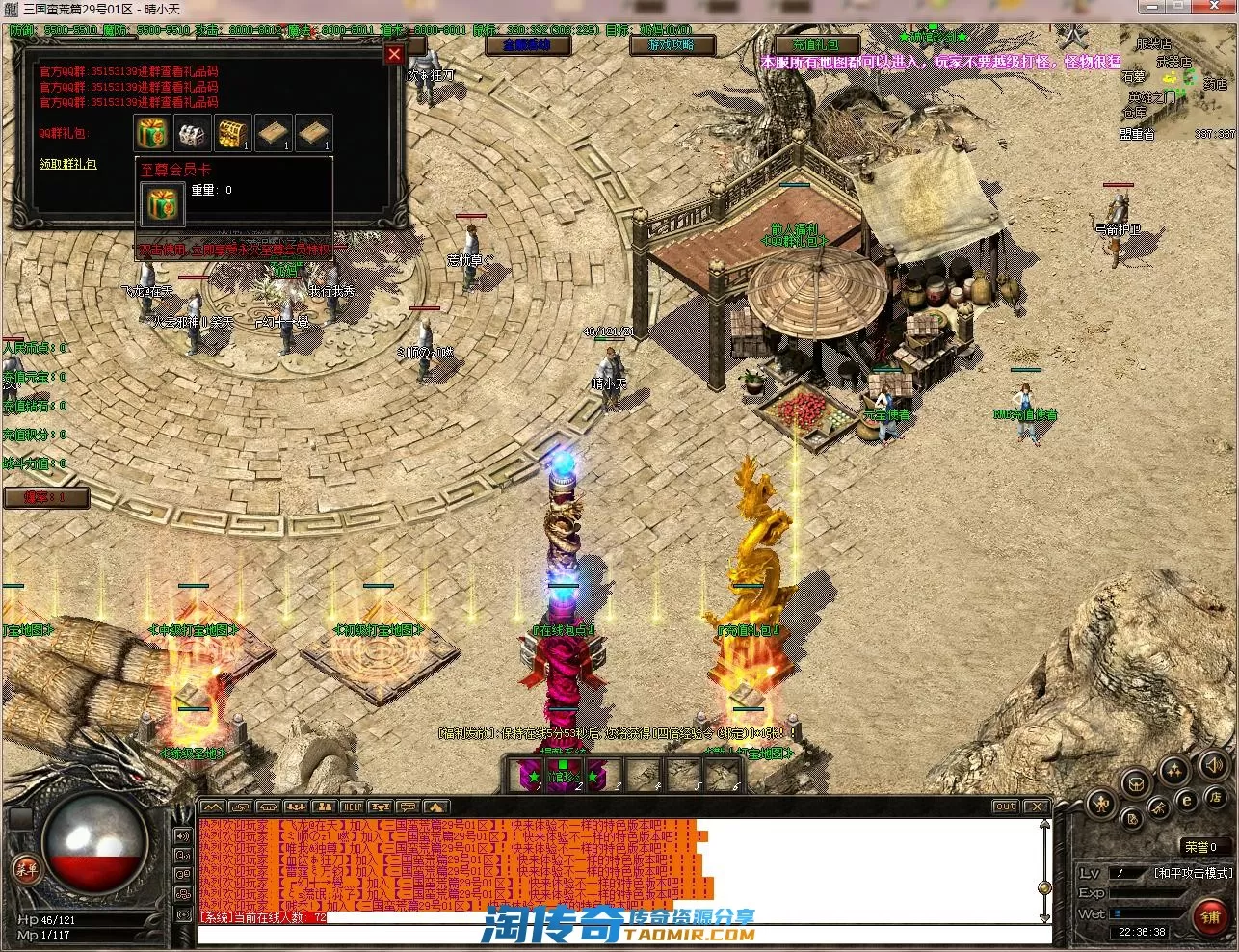Click the HELP button on chat toolbar
The height and width of the screenshot is (952, 1239).
click(x=353, y=807)
